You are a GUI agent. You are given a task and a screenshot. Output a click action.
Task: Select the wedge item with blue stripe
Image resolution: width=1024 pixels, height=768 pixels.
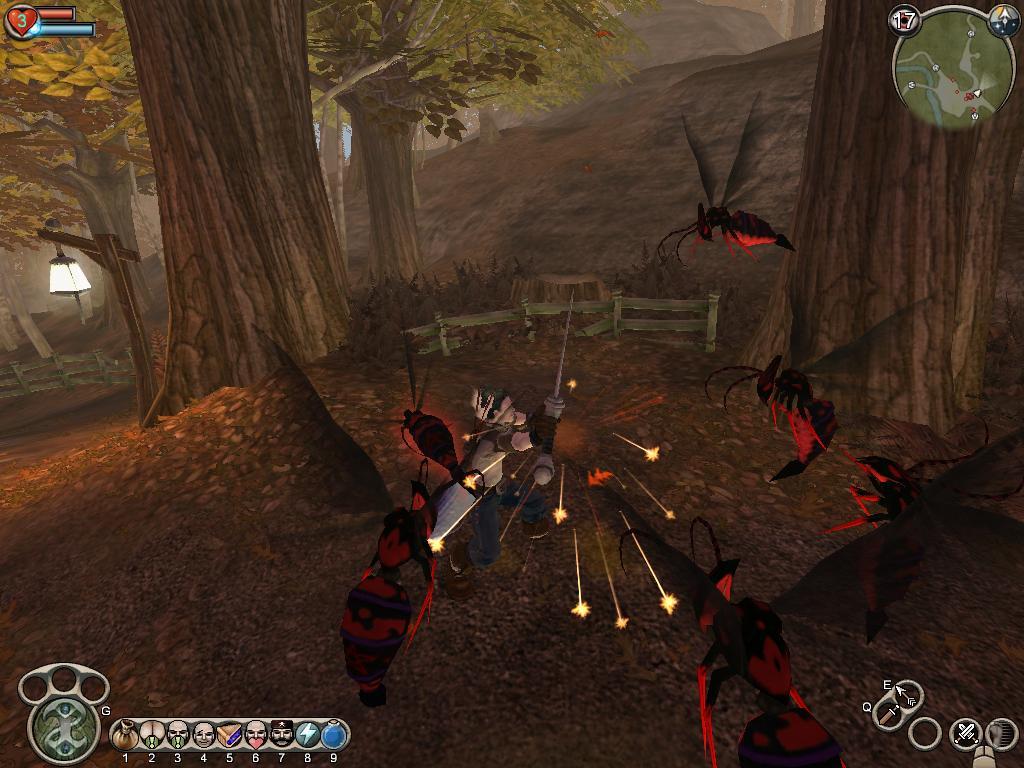230,737
